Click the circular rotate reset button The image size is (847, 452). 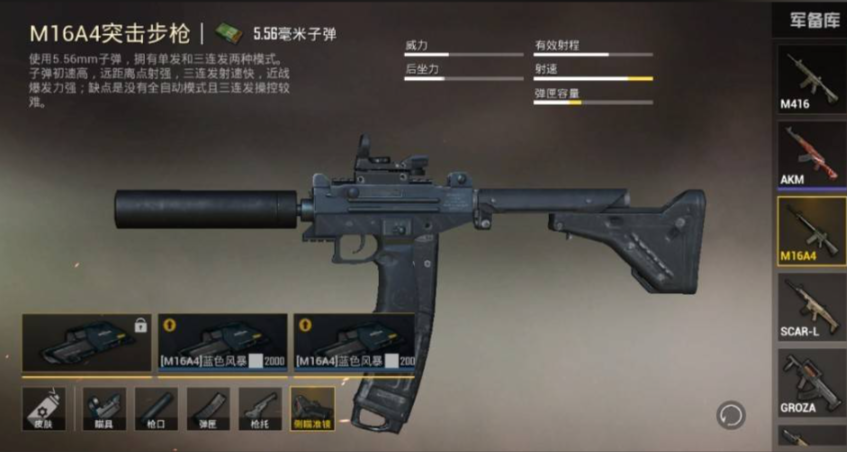731,413
